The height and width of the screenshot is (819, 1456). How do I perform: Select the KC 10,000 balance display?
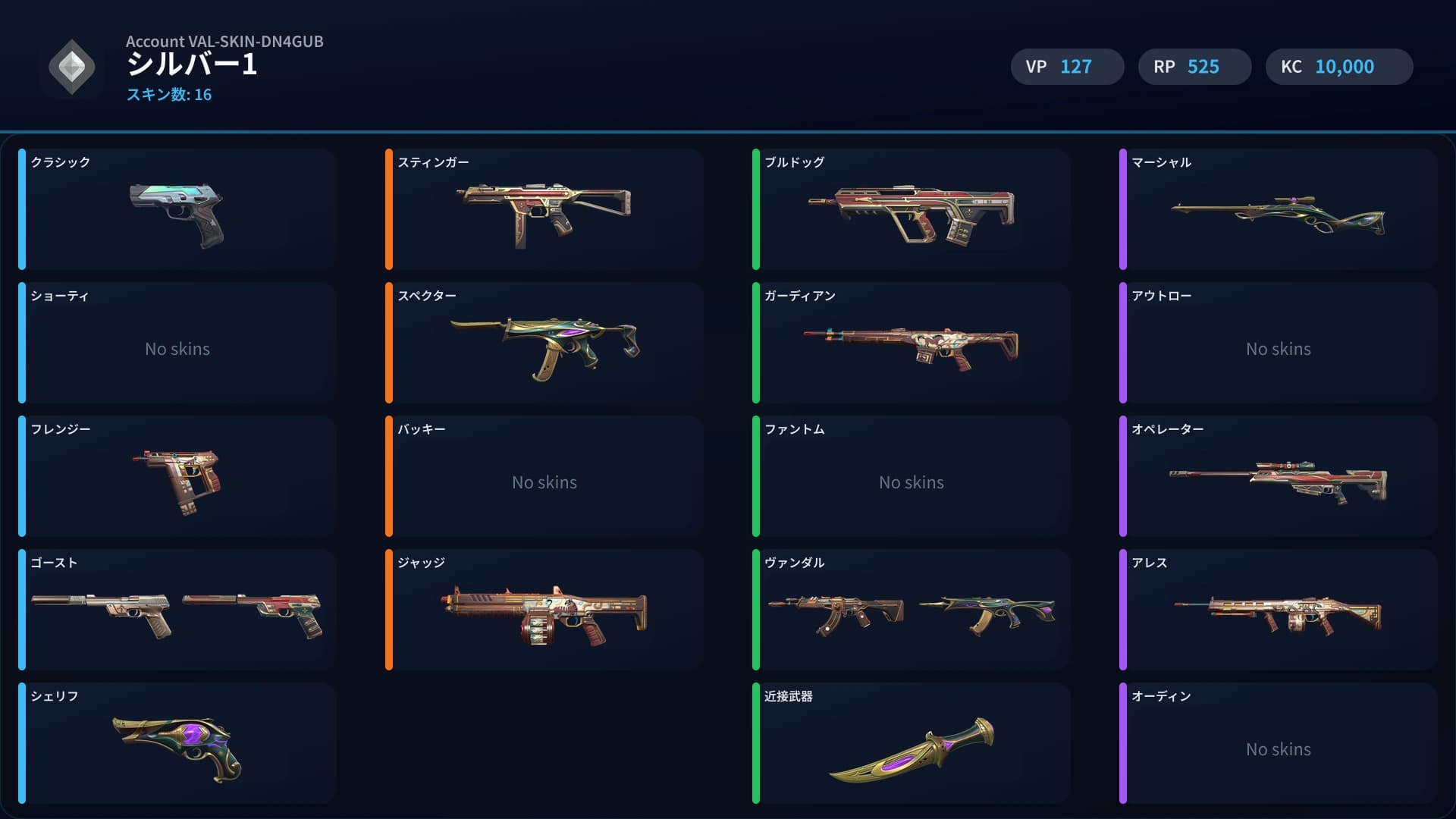tap(1338, 67)
